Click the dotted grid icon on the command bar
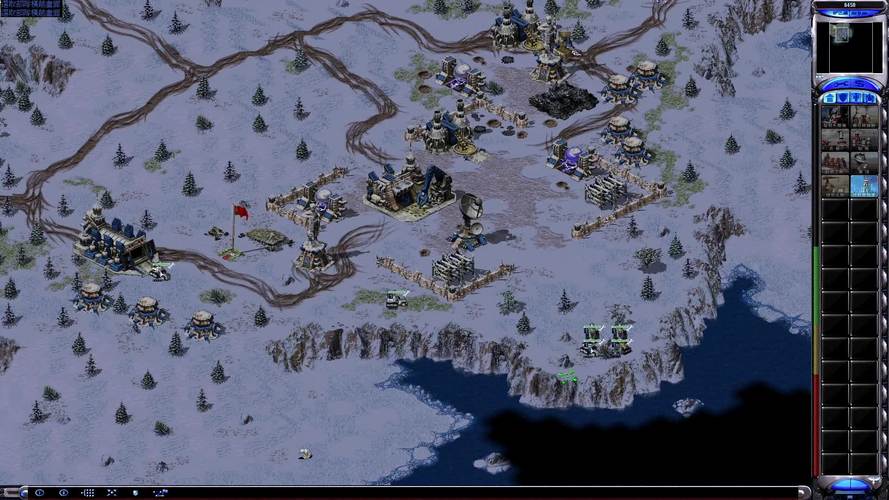Viewport: 889px width, 500px height. 88,493
